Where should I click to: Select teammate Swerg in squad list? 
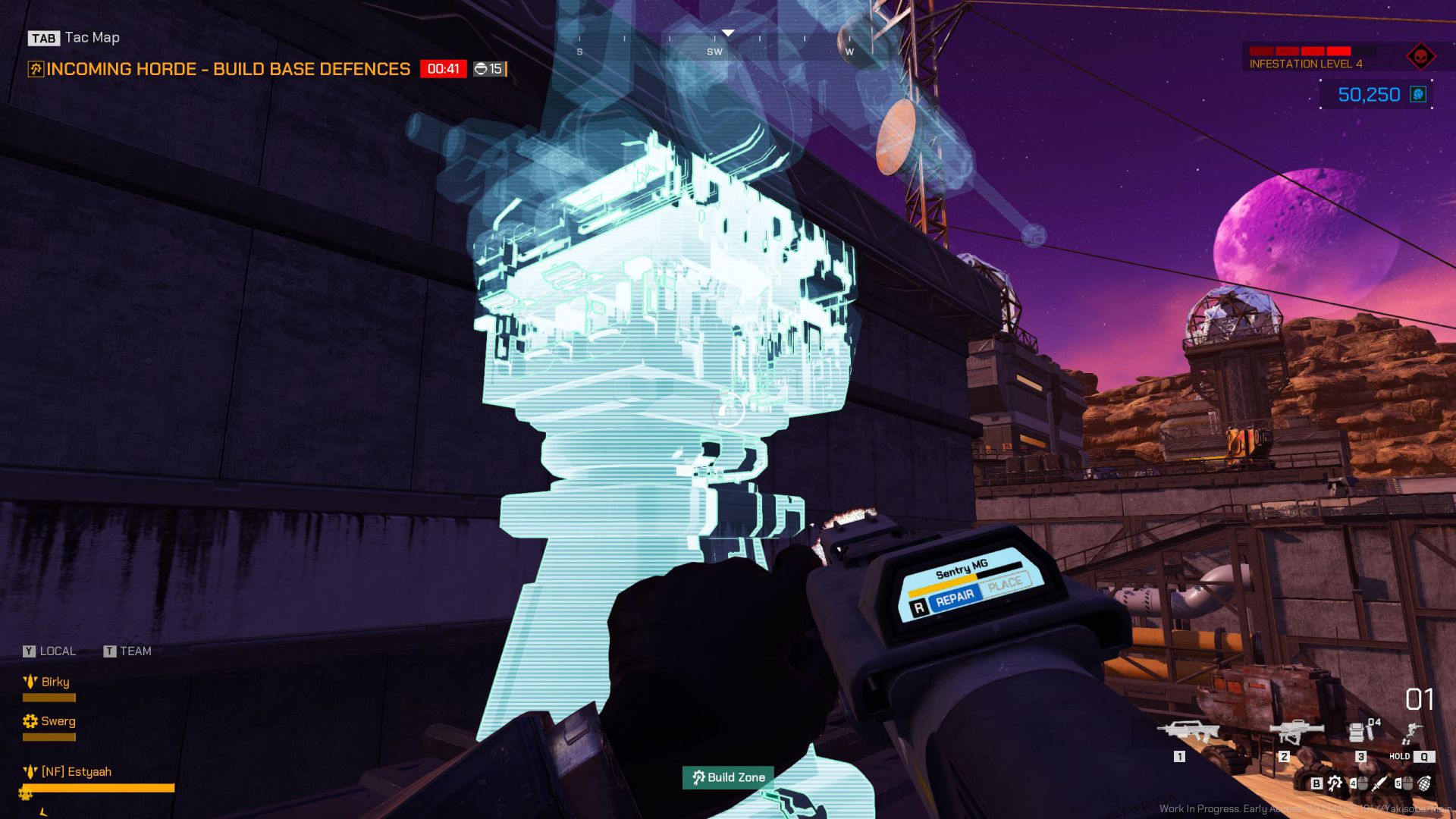pyautogui.click(x=58, y=721)
